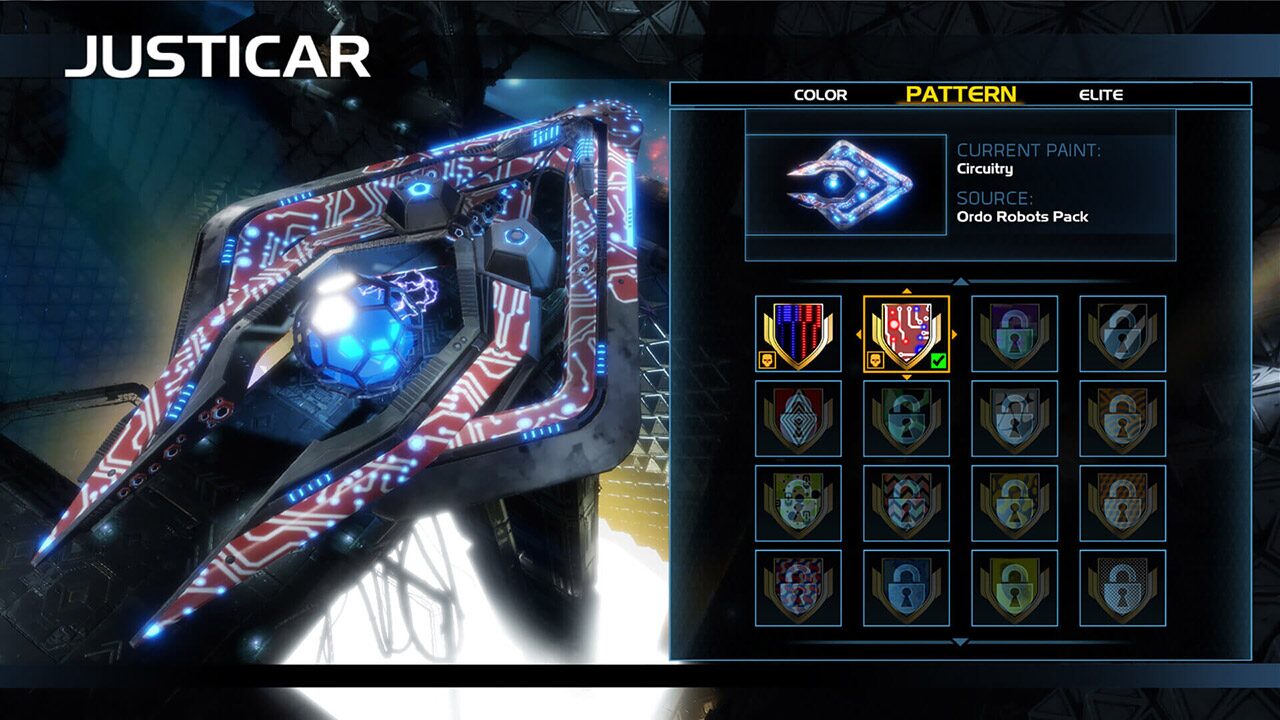Select the red diamond geometric pattern
The height and width of the screenshot is (720, 1280).
(x=799, y=421)
